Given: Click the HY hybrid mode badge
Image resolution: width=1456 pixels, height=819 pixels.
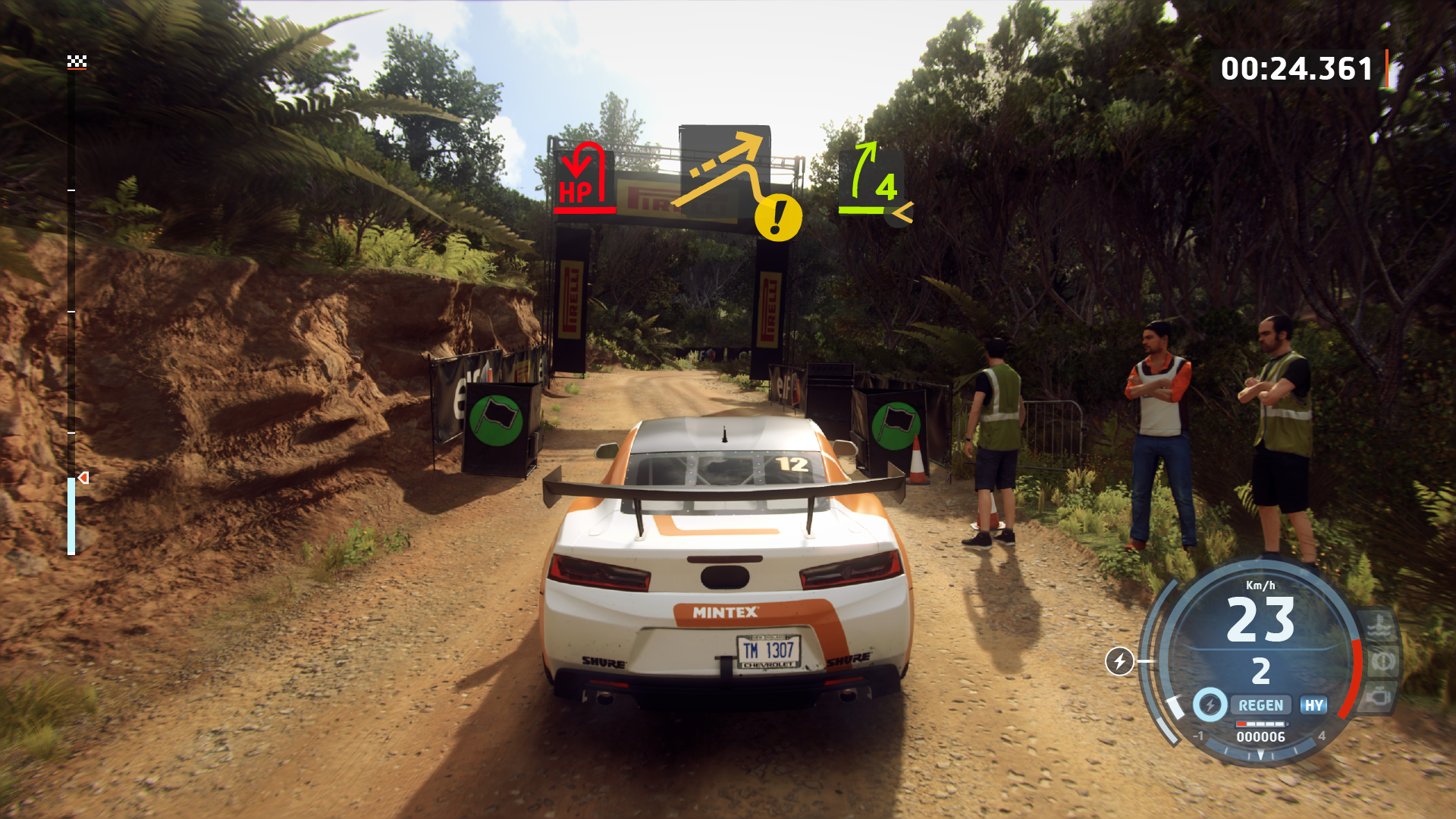Looking at the screenshot, I should (x=1313, y=705).
